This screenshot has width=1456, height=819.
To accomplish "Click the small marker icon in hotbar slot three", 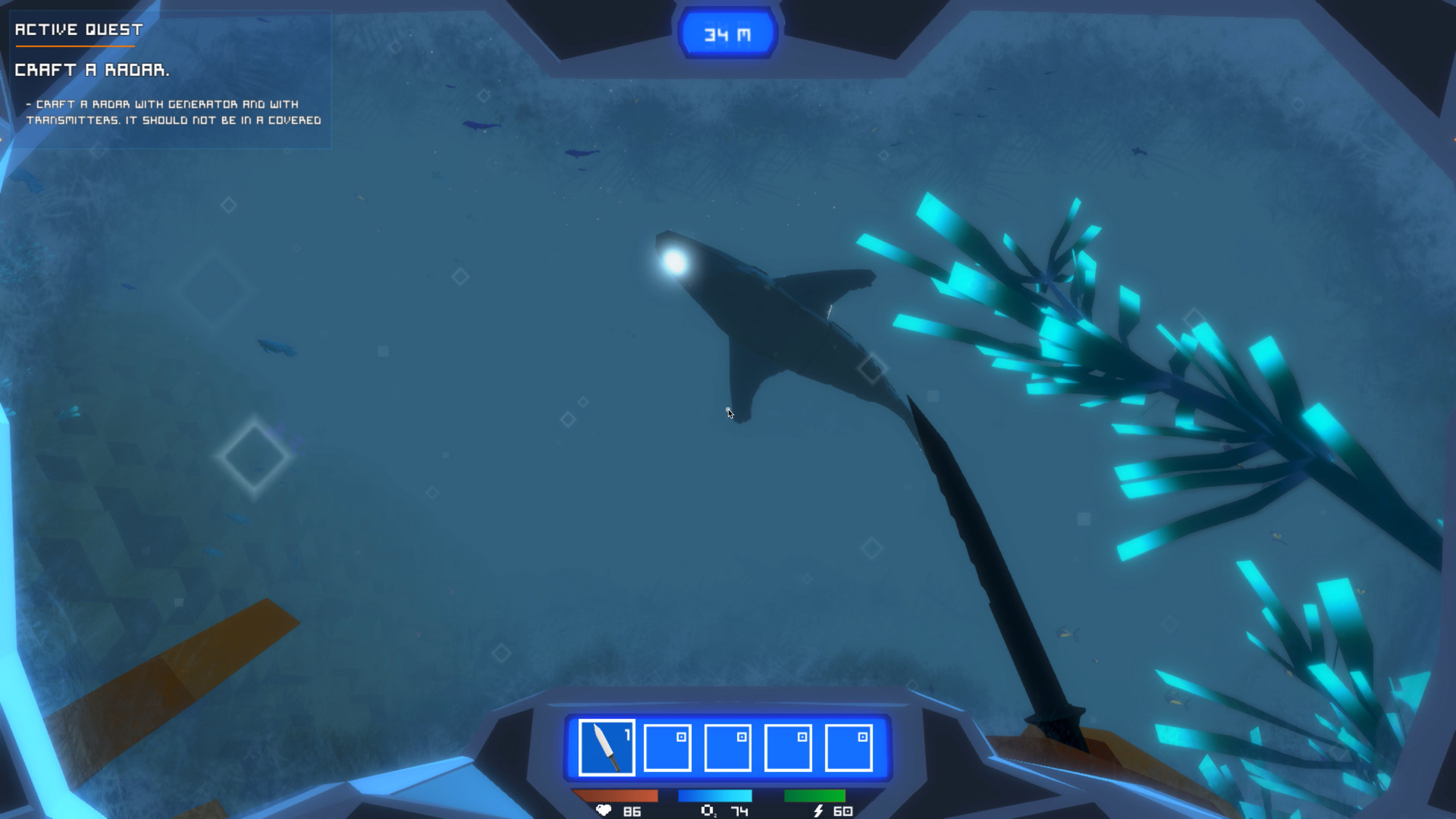I will 742,735.
